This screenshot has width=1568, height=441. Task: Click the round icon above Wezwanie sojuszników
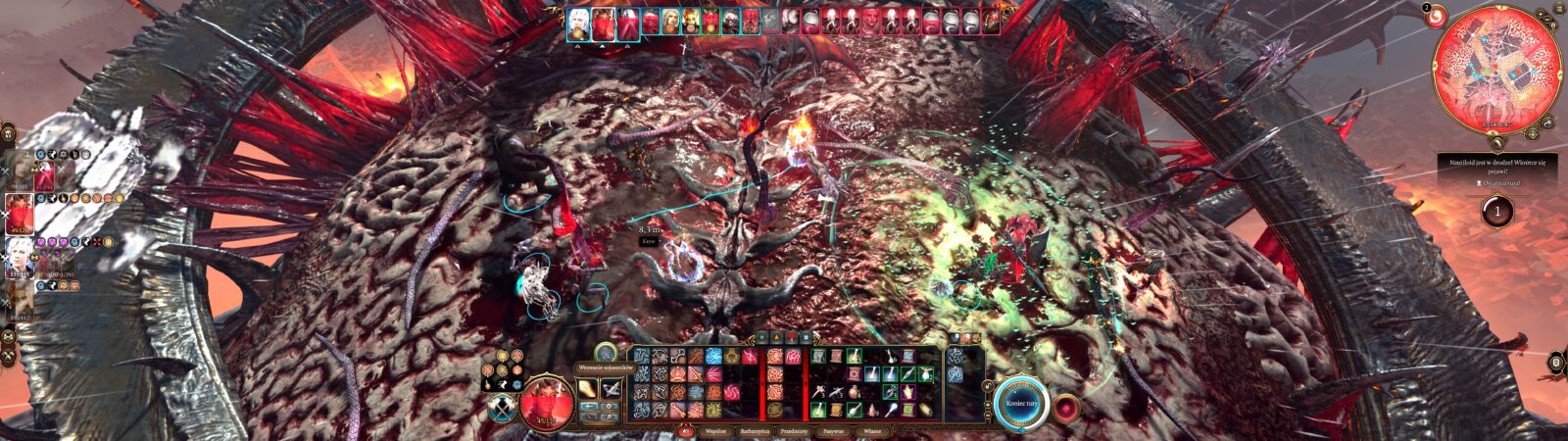coord(607,352)
